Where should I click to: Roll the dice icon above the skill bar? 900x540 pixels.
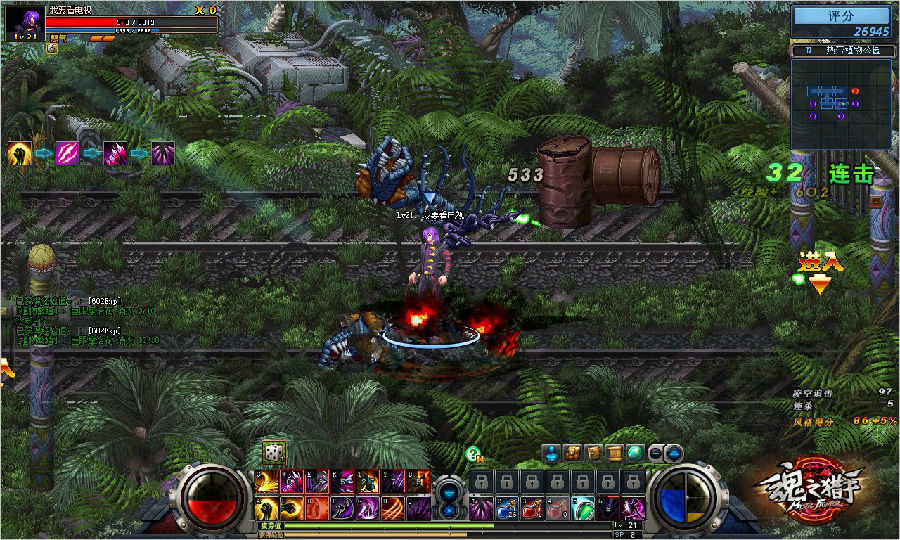(x=273, y=452)
